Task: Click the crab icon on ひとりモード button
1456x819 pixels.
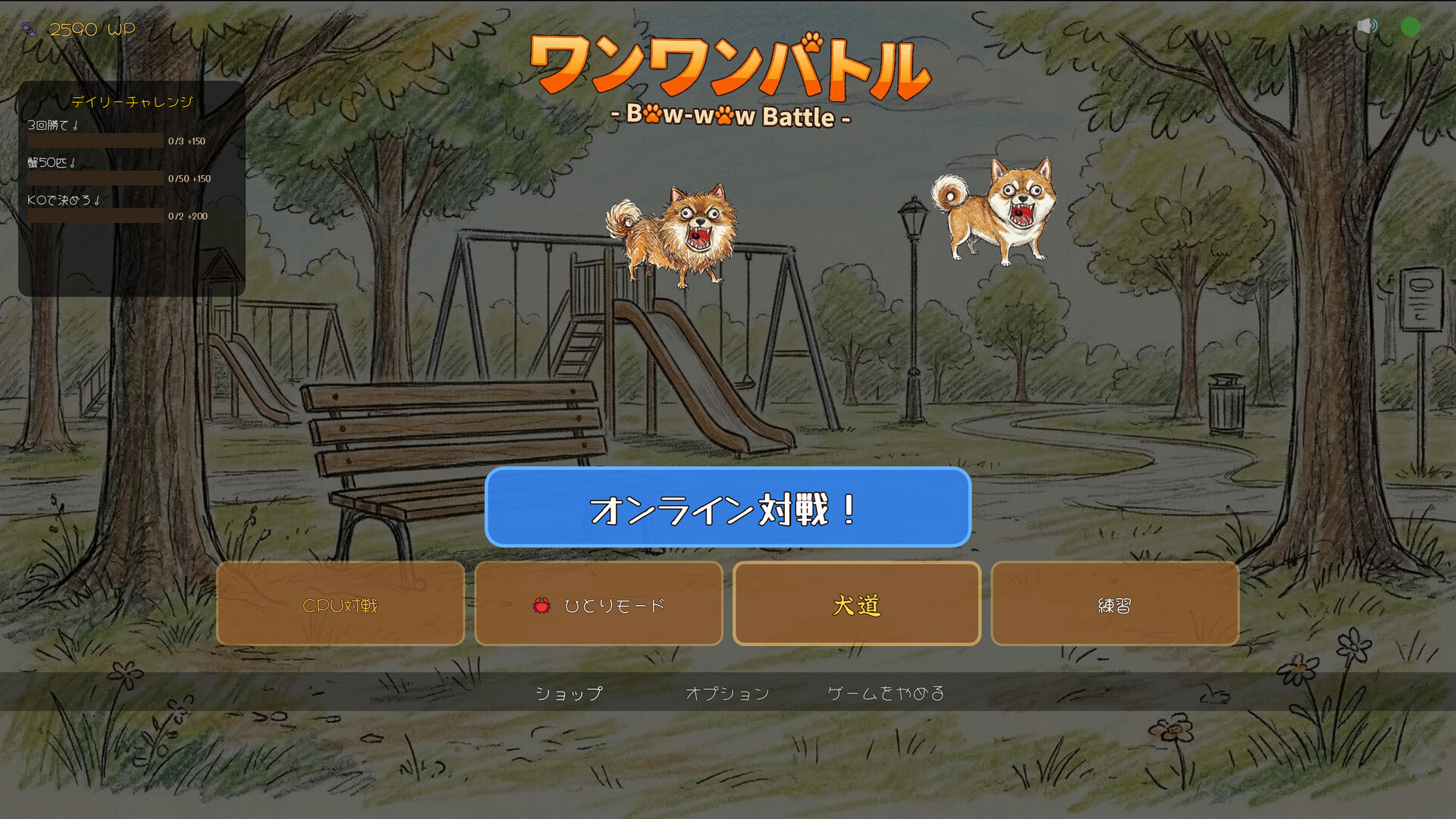Action: (541, 604)
